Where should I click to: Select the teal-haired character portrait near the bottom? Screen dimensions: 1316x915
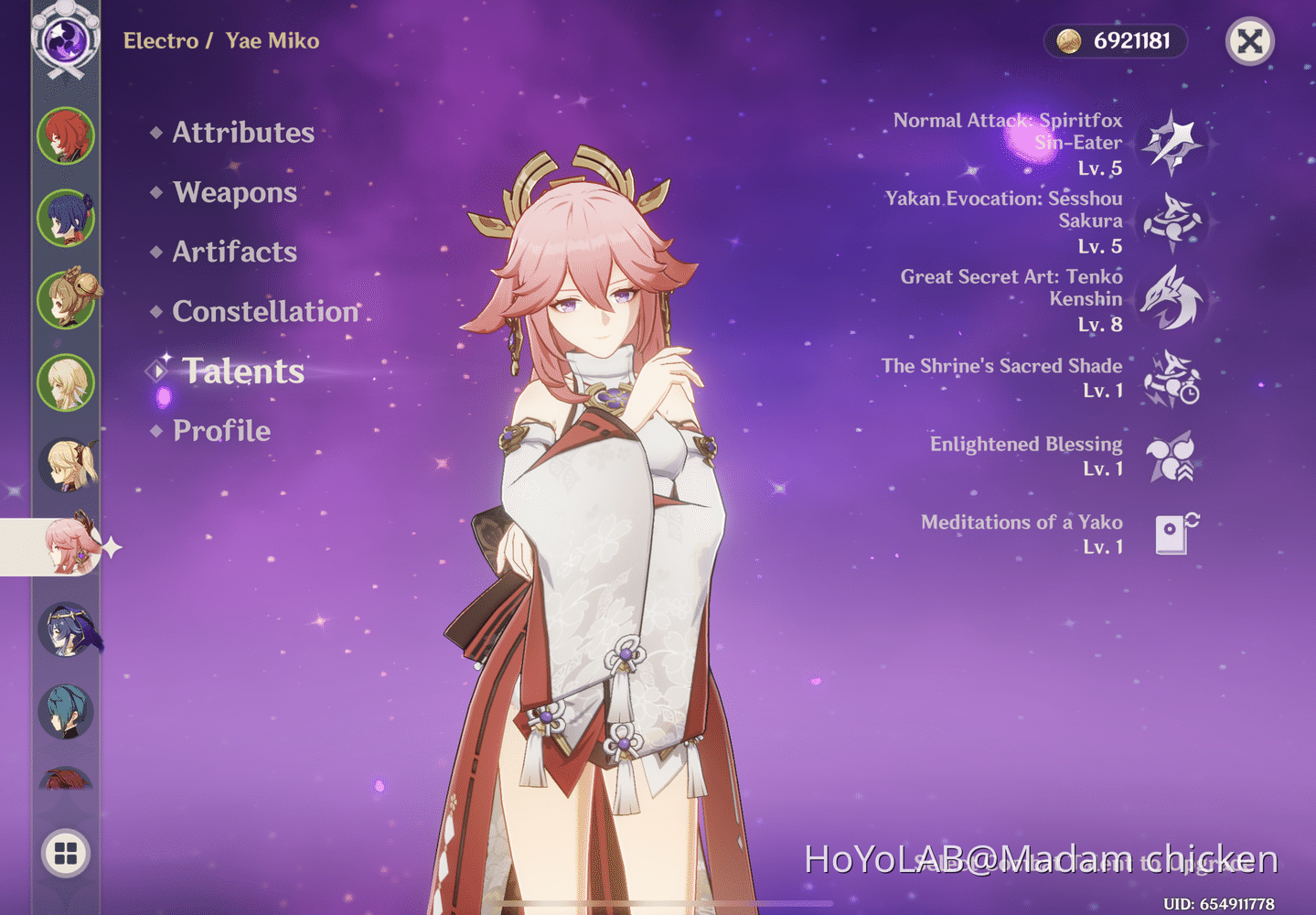(x=66, y=709)
